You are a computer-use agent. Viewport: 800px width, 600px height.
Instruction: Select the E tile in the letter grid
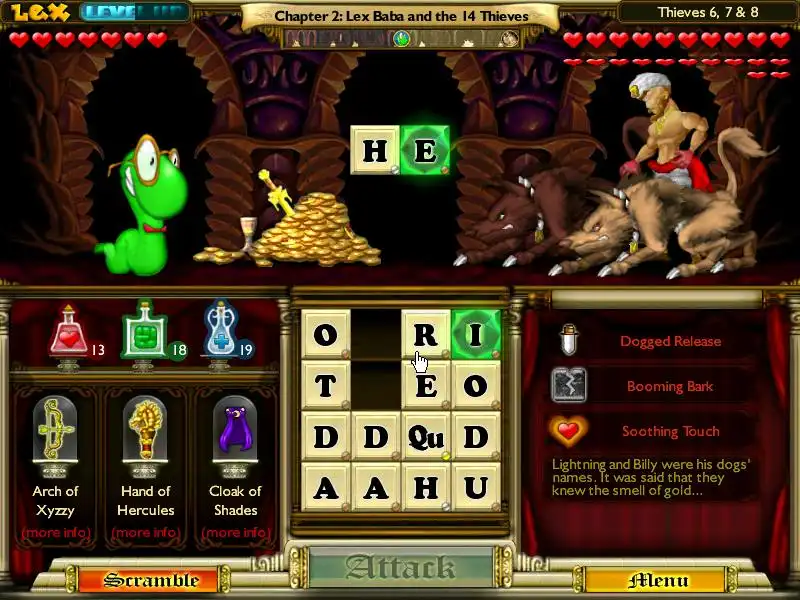tap(425, 385)
